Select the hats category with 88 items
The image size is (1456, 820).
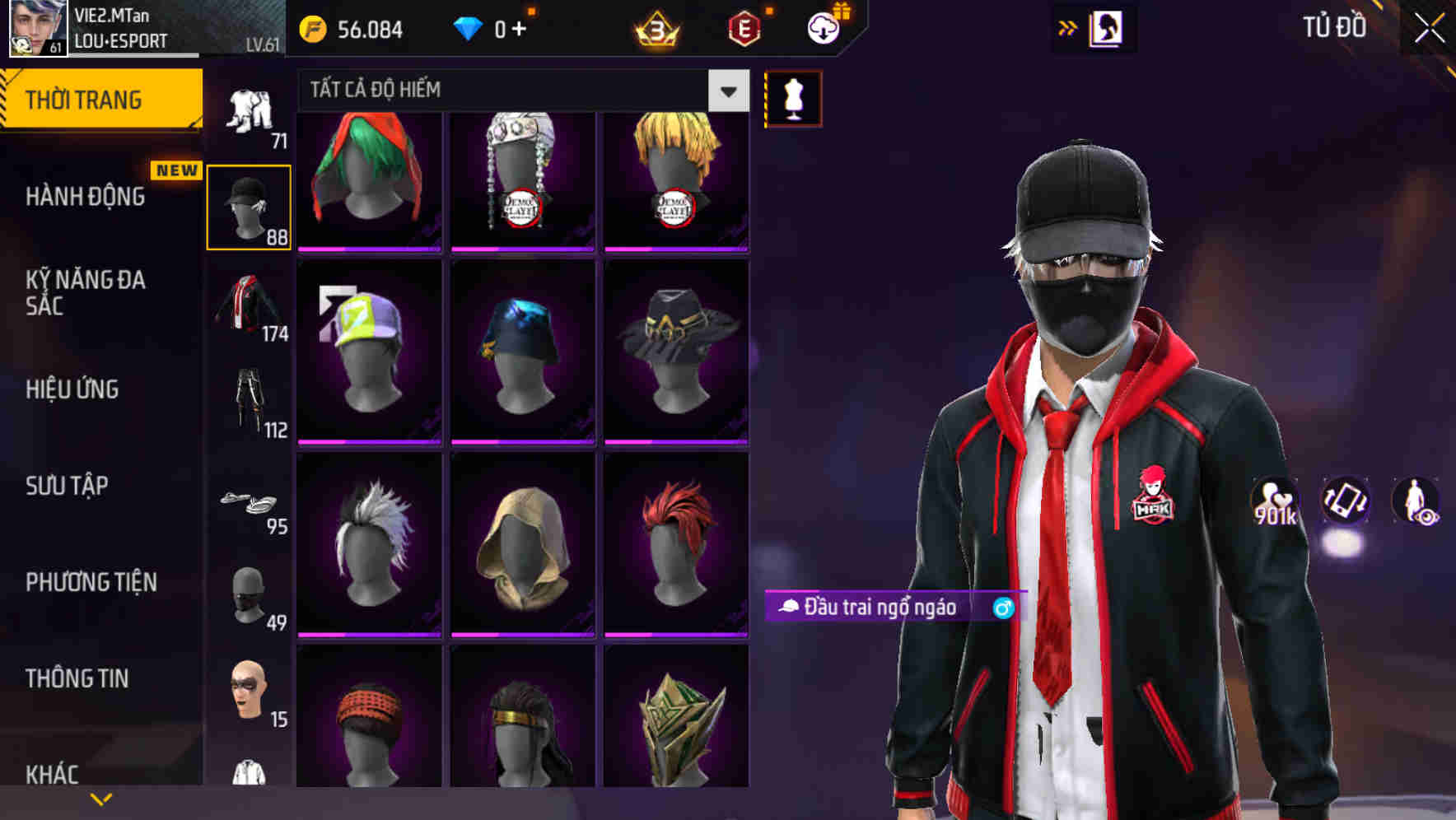click(250, 206)
